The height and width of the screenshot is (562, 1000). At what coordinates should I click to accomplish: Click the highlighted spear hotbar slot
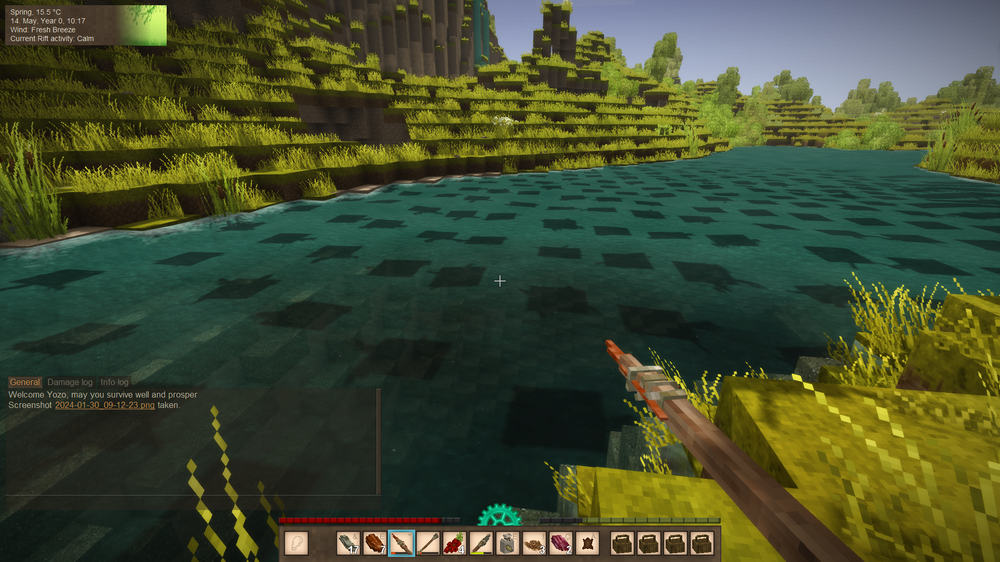[x=401, y=543]
